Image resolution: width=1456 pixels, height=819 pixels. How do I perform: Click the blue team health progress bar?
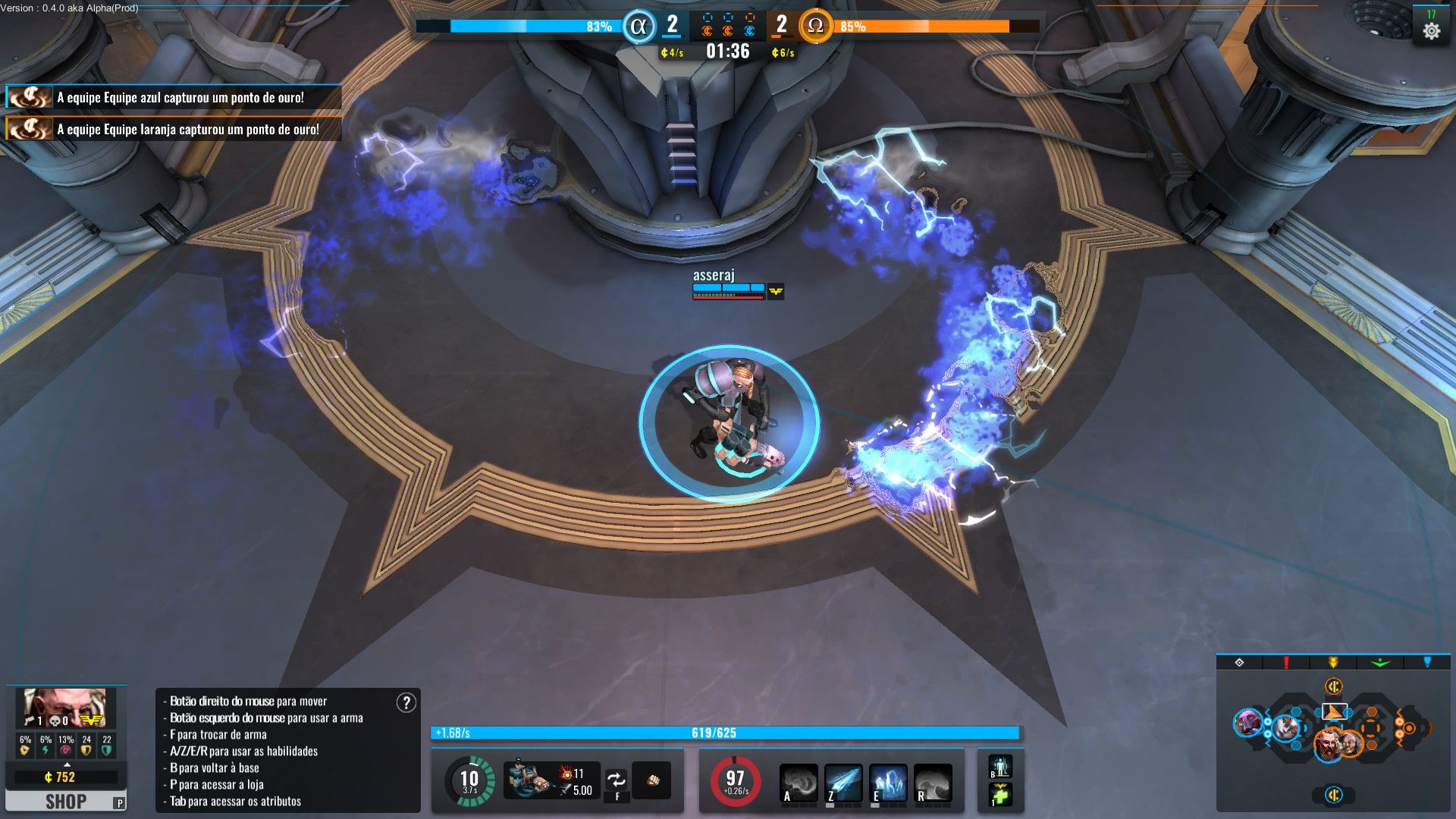click(x=531, y=25)
